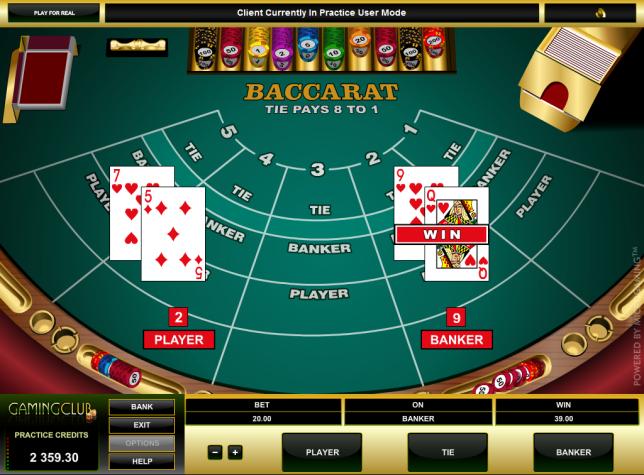Select the seat 3 Player betting area
Screen dimensions: 644x475
click(x=319, y=294)
